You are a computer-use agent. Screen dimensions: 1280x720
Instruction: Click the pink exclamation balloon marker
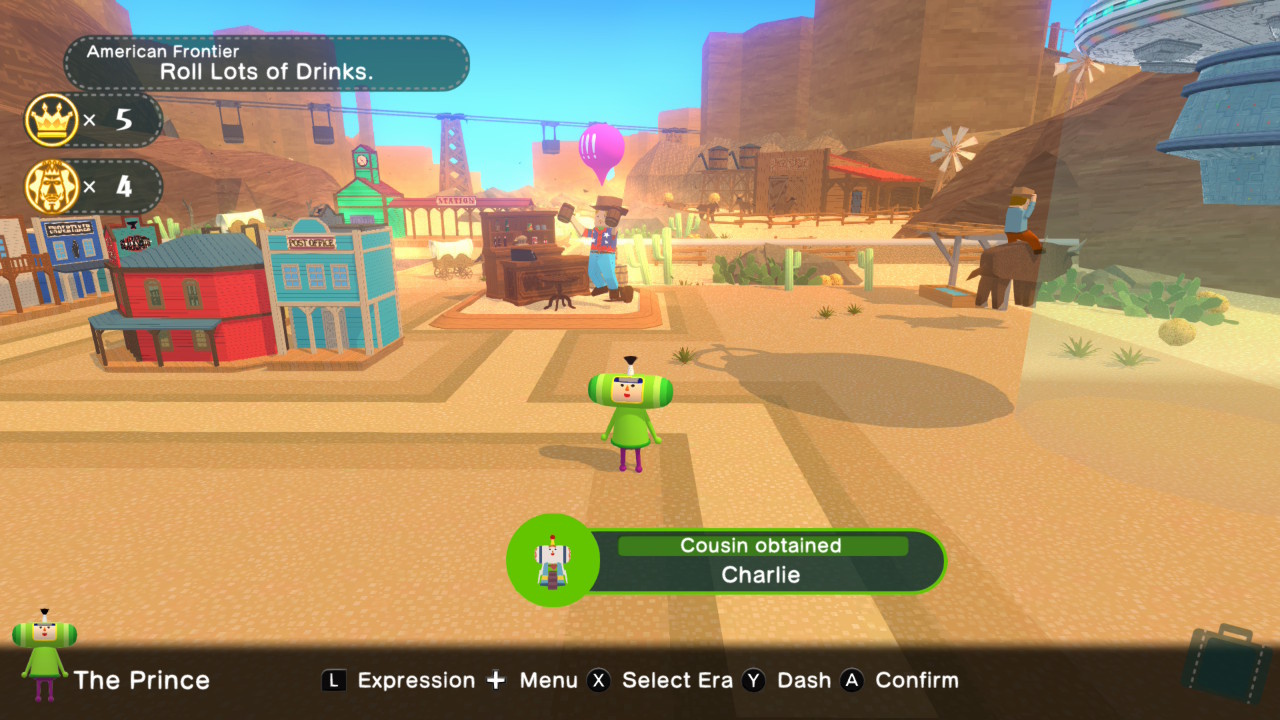[601, 150]
